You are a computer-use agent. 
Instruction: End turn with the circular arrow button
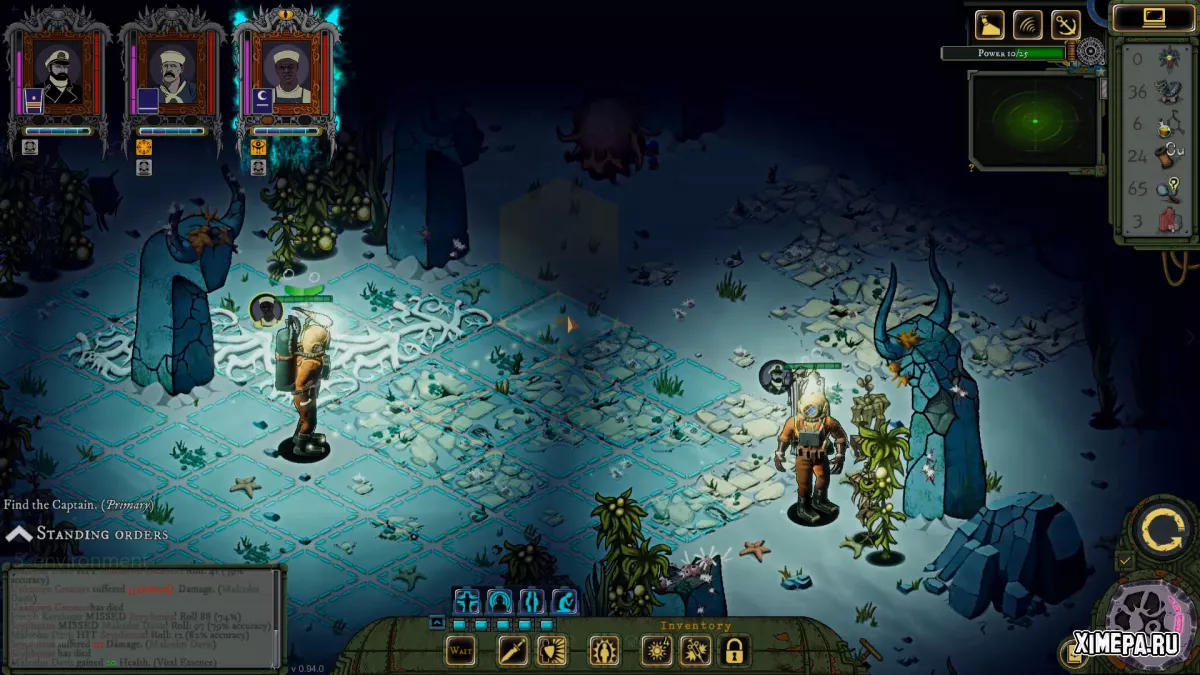[x=1159, y=527]
